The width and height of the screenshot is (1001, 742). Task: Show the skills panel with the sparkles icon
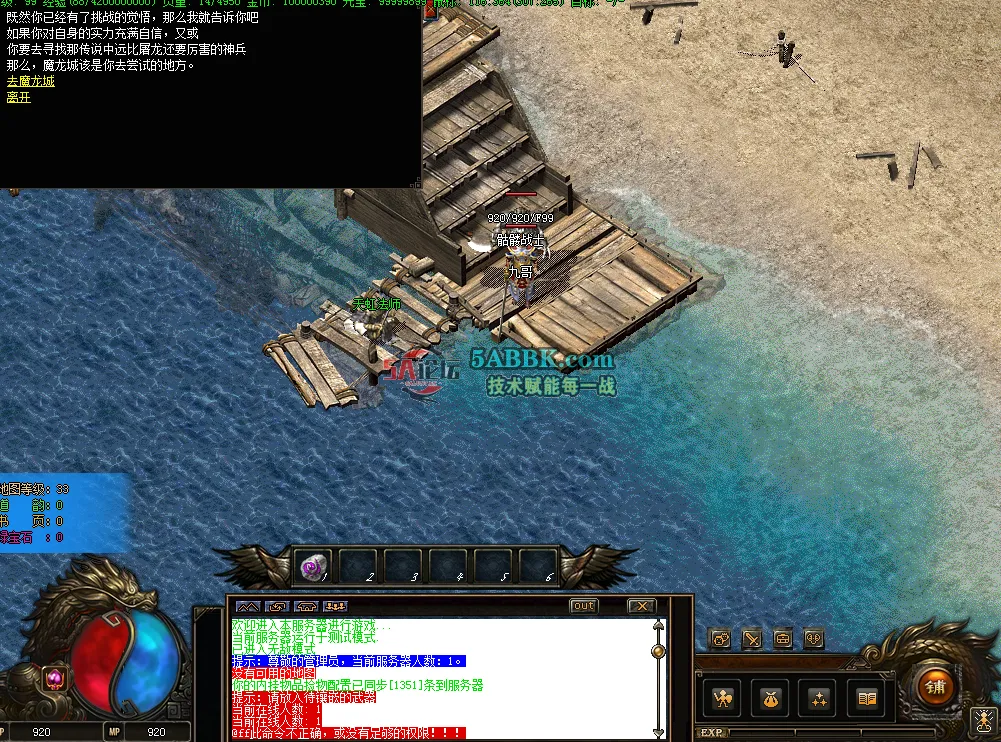point(818,698)
